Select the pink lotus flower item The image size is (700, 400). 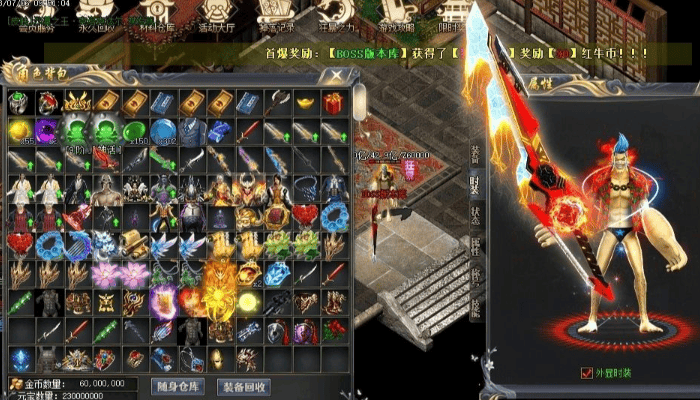click(105, 273)
